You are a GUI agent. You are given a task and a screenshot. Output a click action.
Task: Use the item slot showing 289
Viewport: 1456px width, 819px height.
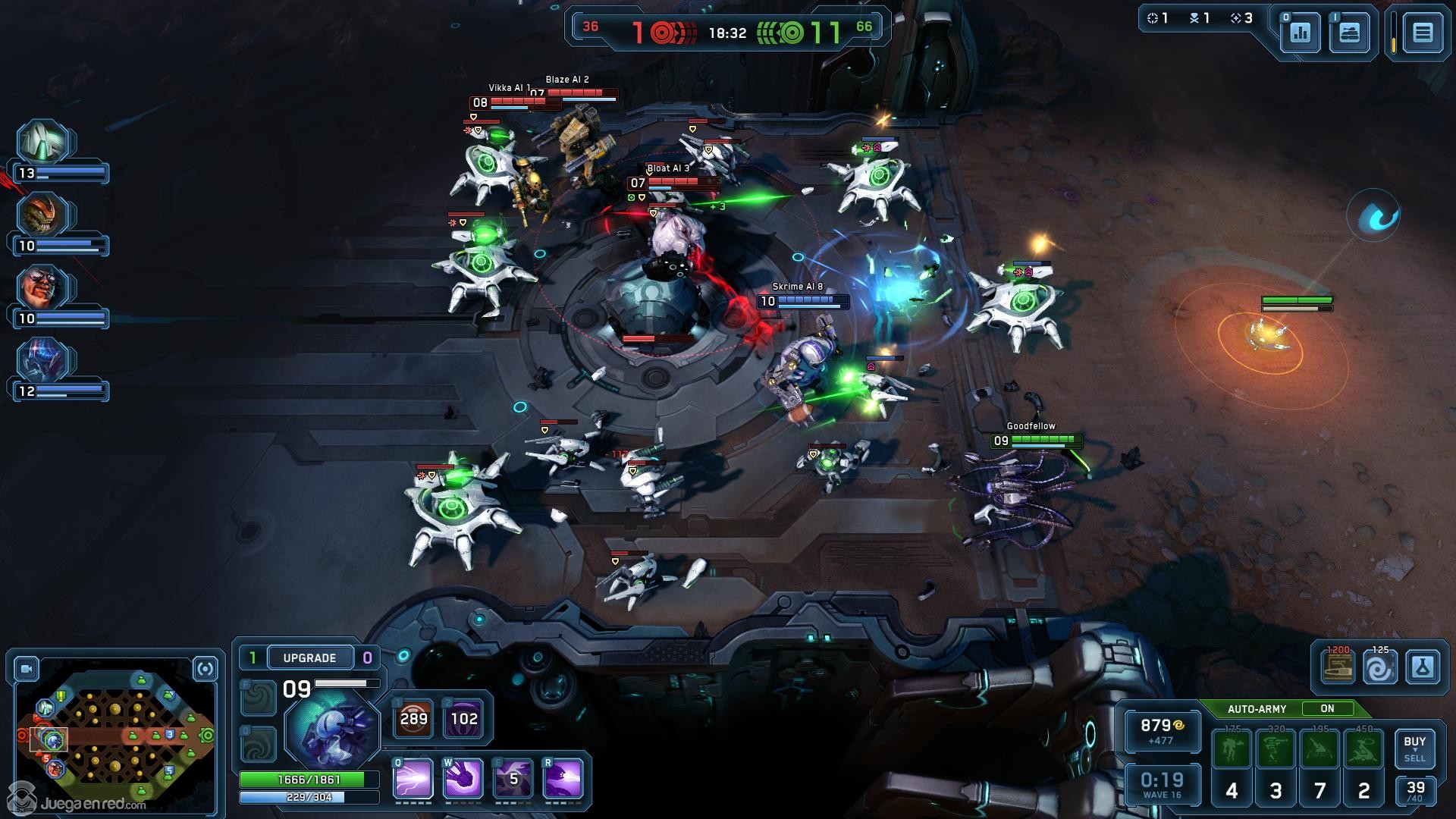pos(413,718)
